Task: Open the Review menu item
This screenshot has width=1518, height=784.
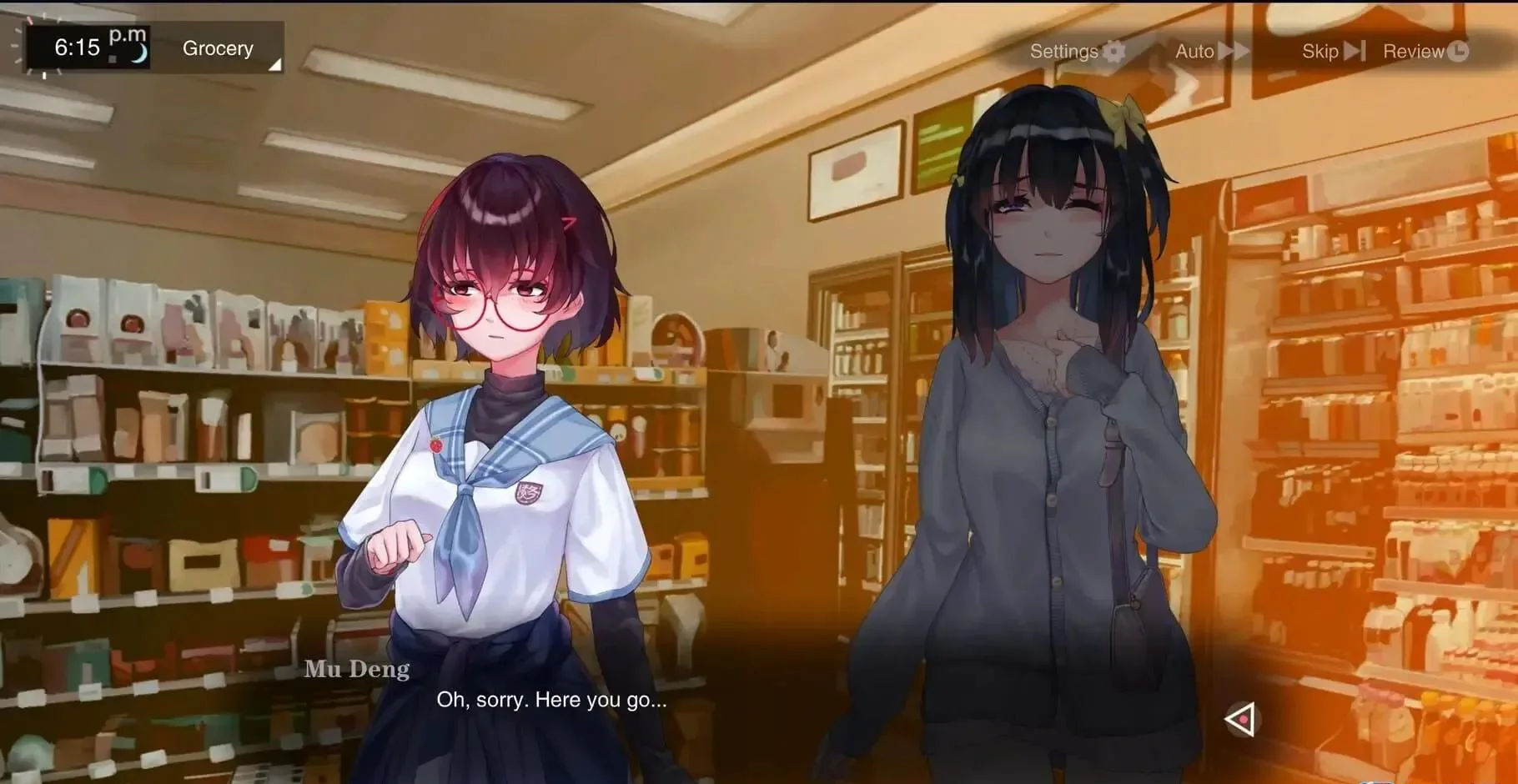Action: pyautogui.click(x=1415, y=50)
